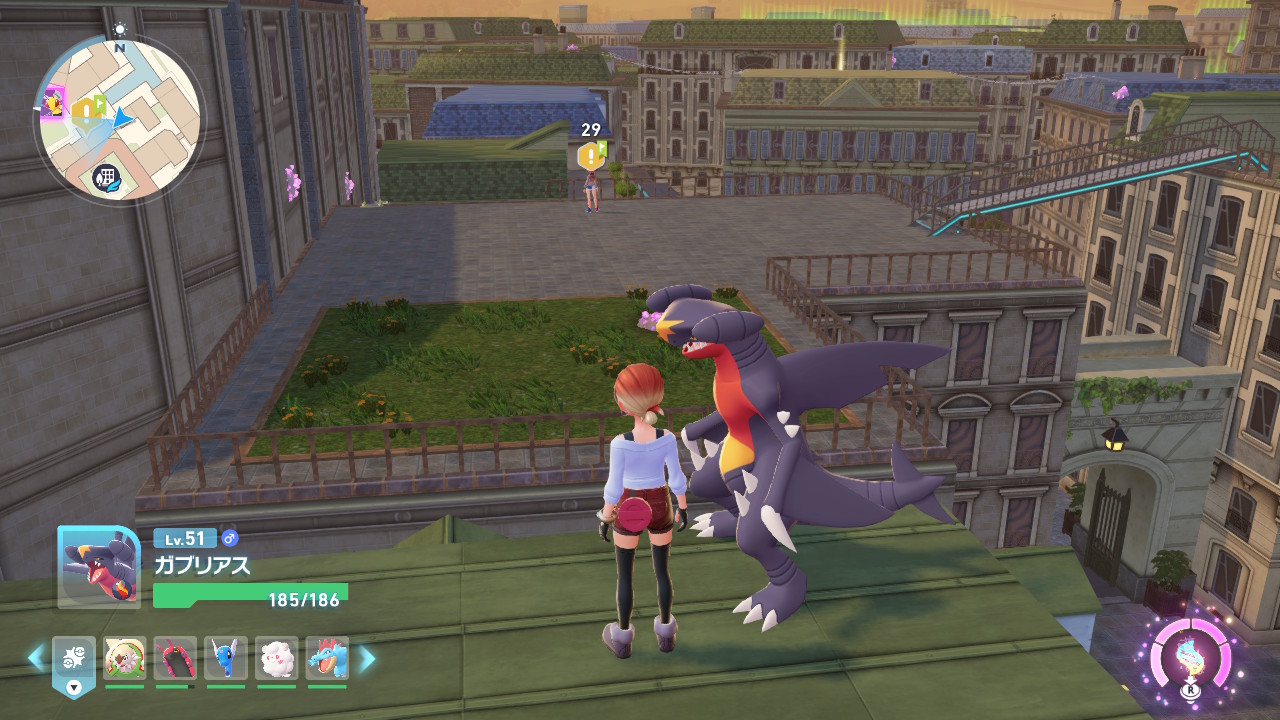1280x720 pixels.
Task: Click the left arrow beside the party bar
Action: pos(36,658)
